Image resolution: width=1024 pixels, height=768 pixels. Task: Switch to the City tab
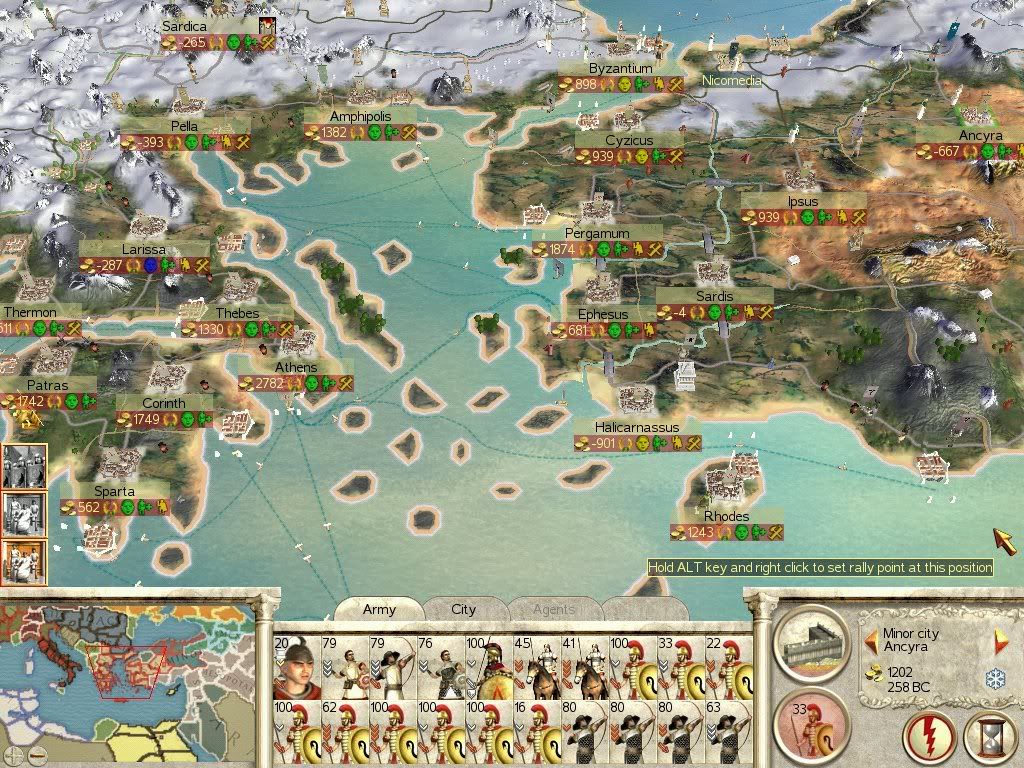[463, 609]
